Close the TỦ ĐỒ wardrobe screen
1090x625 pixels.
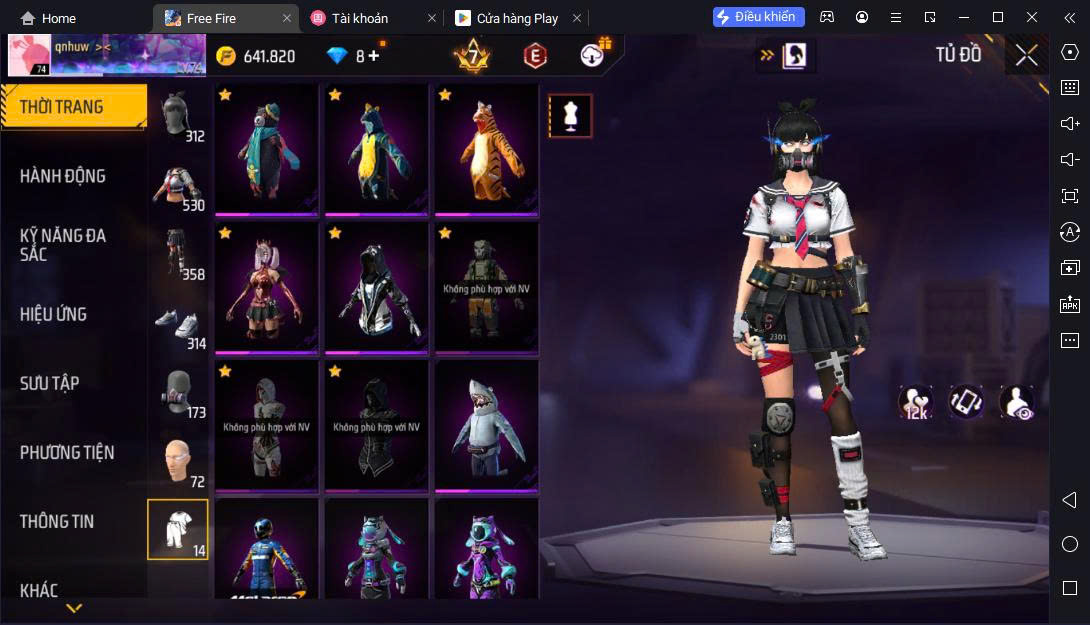[1026, 55]
